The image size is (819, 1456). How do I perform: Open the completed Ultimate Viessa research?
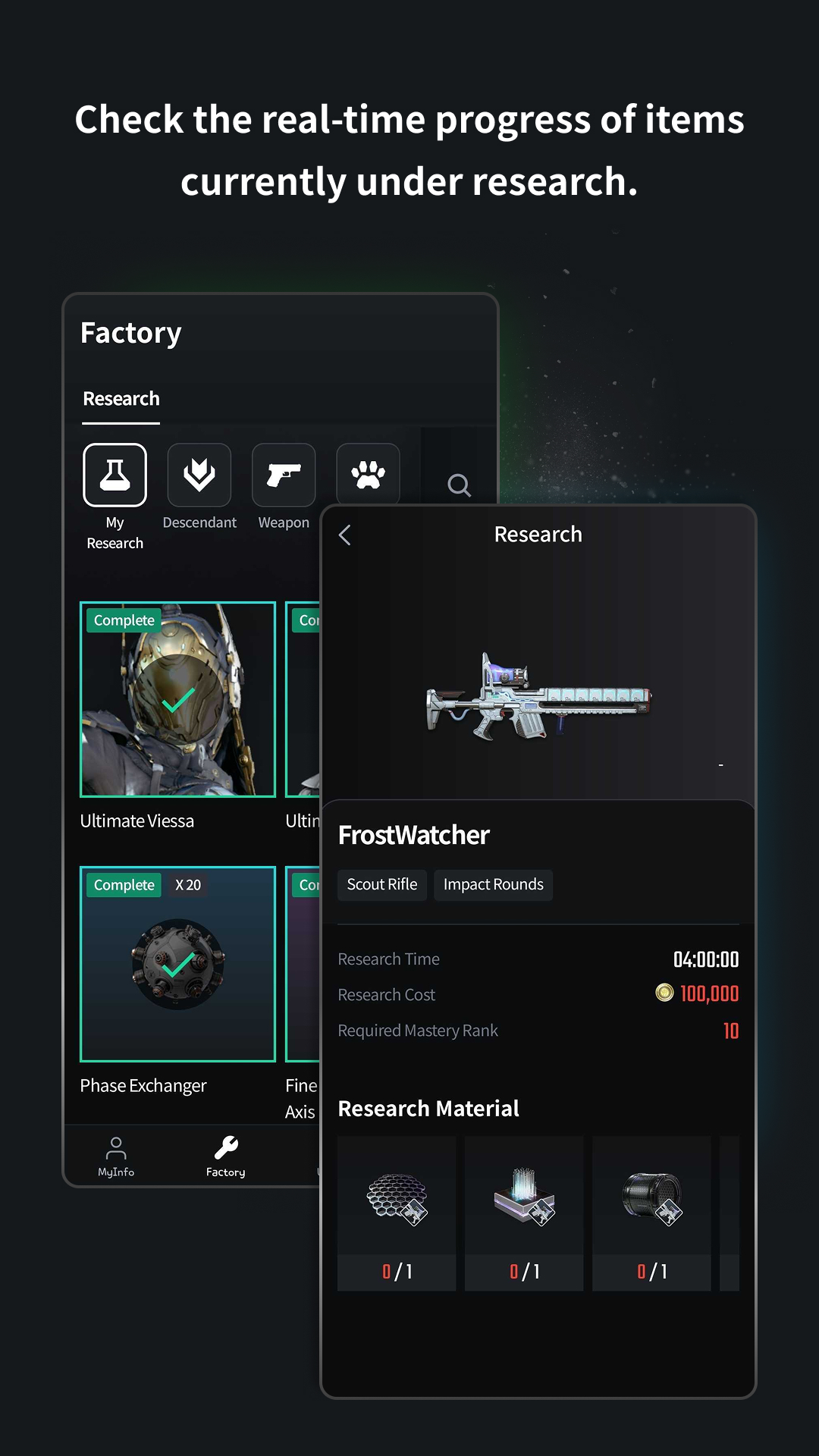178,699
